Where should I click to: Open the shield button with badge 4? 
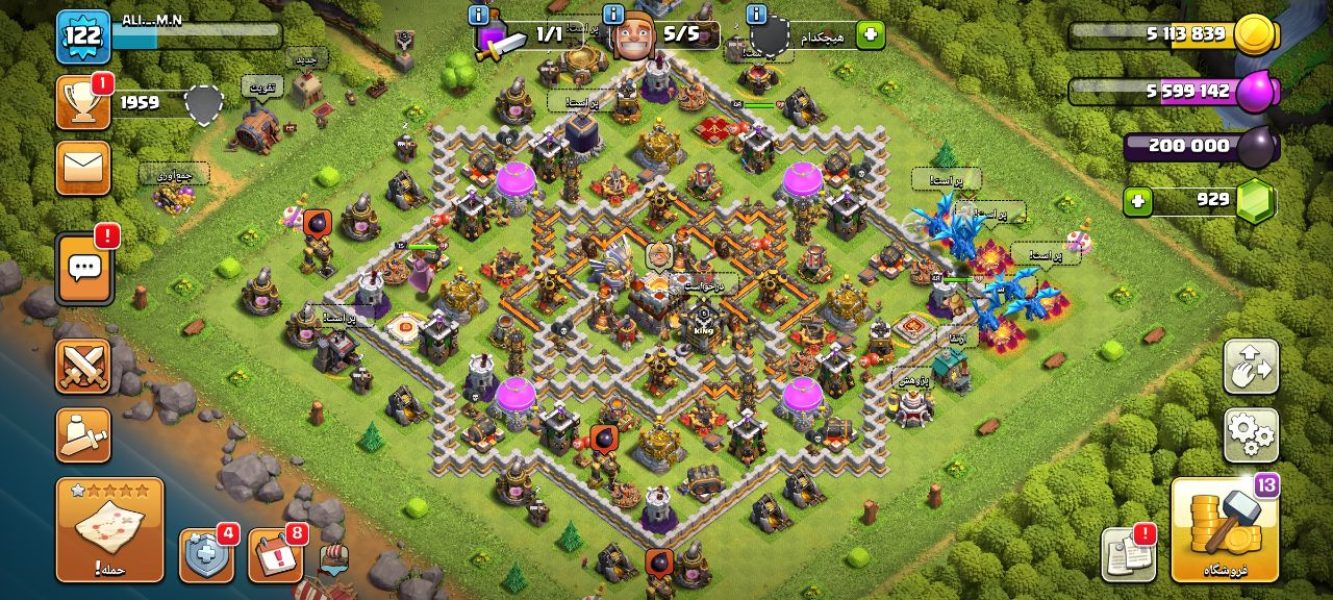(x=206, y=555)
